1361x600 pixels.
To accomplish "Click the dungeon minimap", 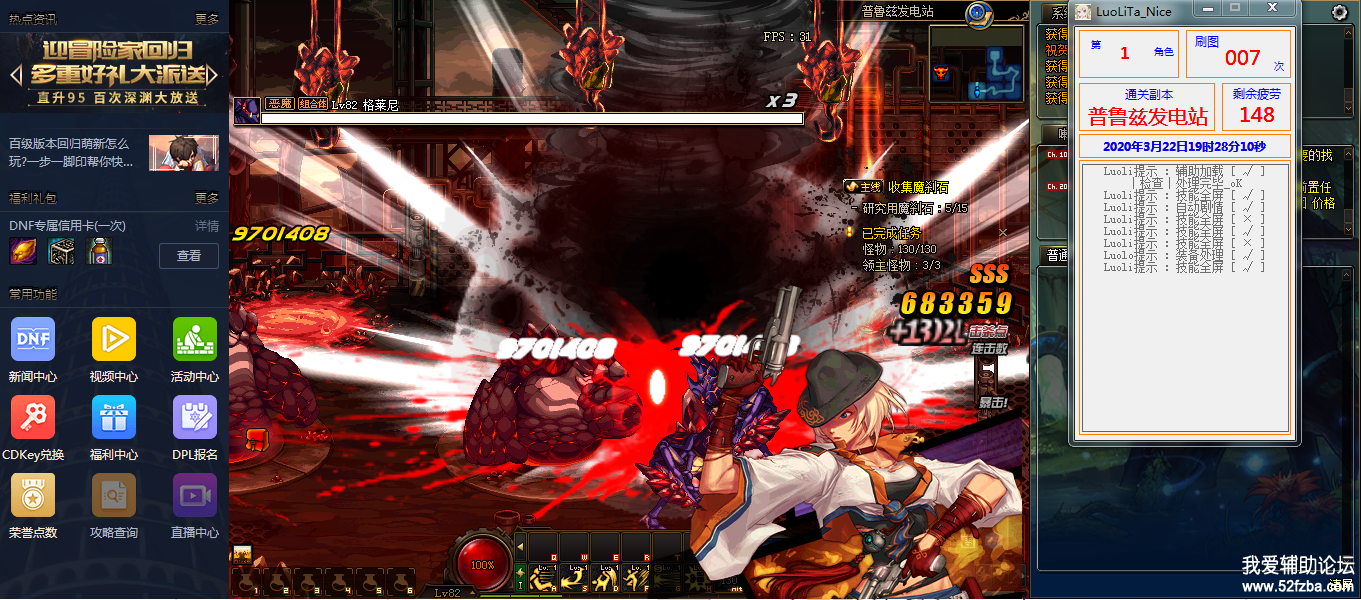I will (977, 64).
